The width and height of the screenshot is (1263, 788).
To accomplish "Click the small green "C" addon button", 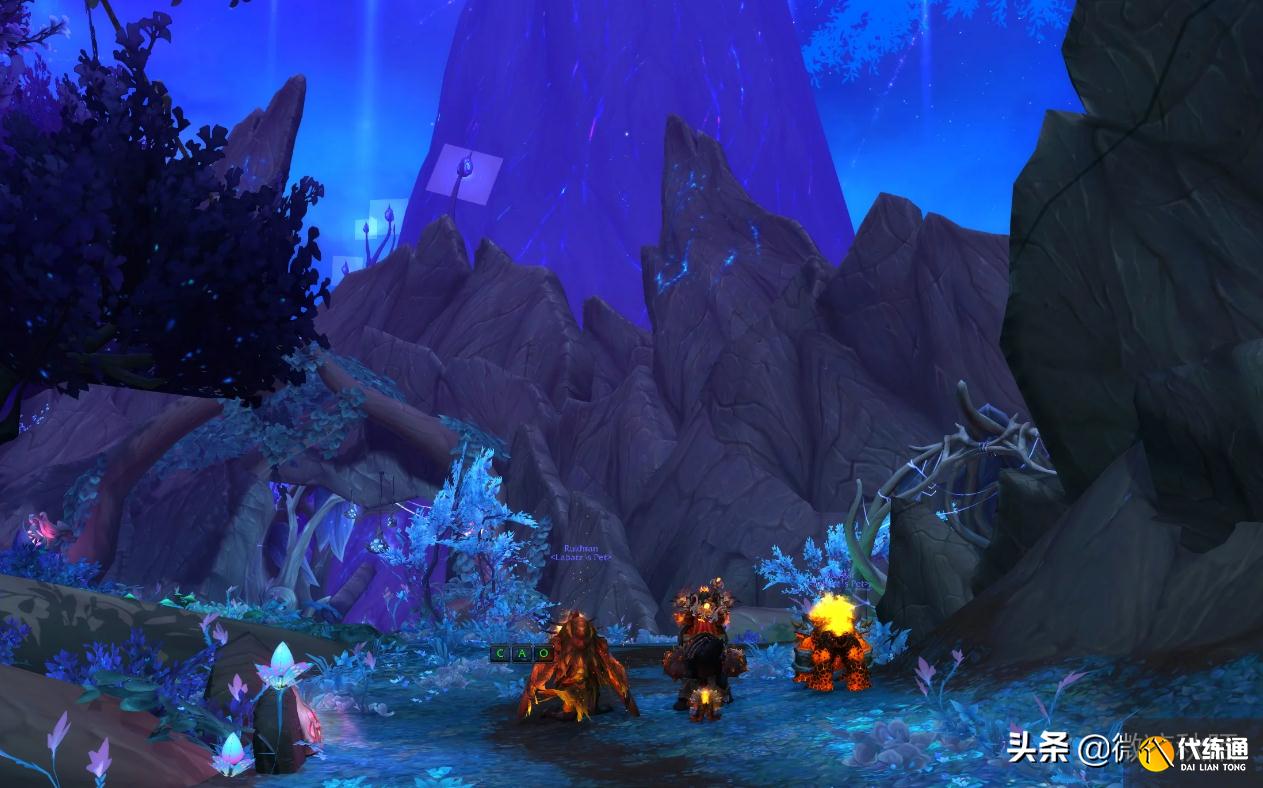I will [500, 654].
